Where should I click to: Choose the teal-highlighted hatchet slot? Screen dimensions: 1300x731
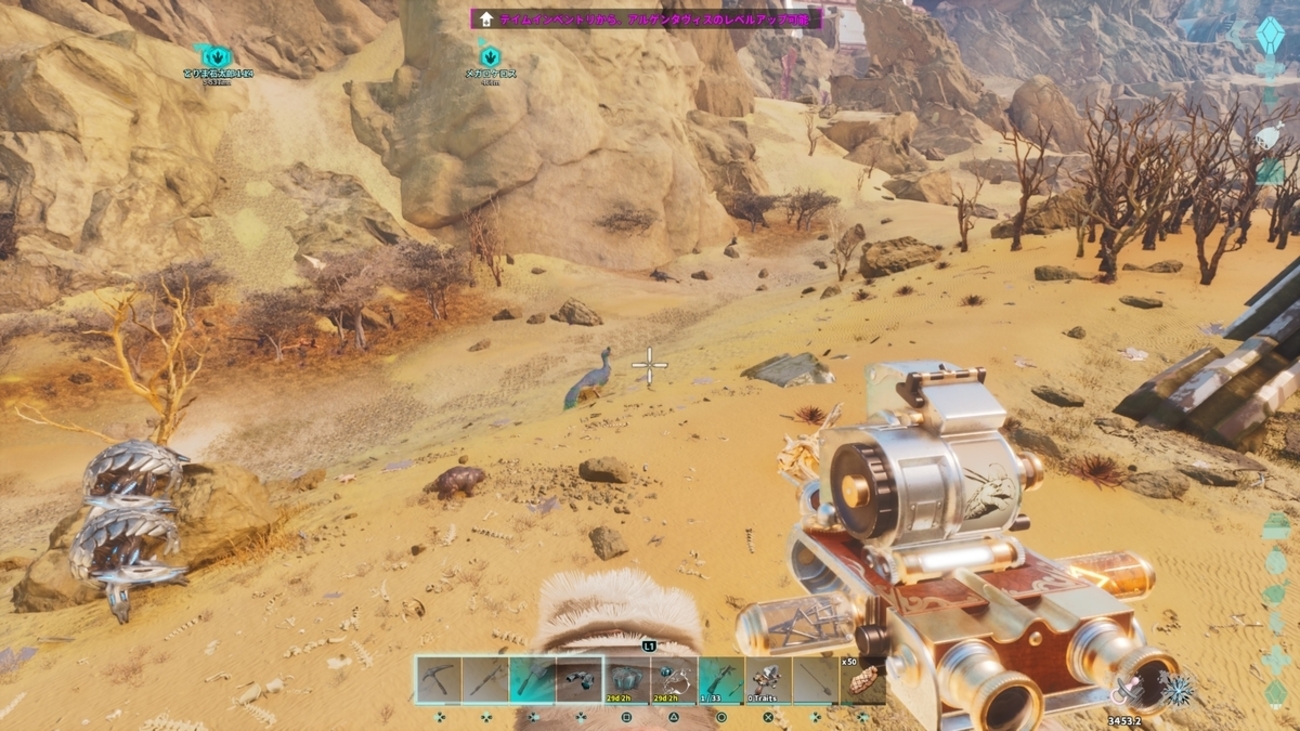[533, 680]
